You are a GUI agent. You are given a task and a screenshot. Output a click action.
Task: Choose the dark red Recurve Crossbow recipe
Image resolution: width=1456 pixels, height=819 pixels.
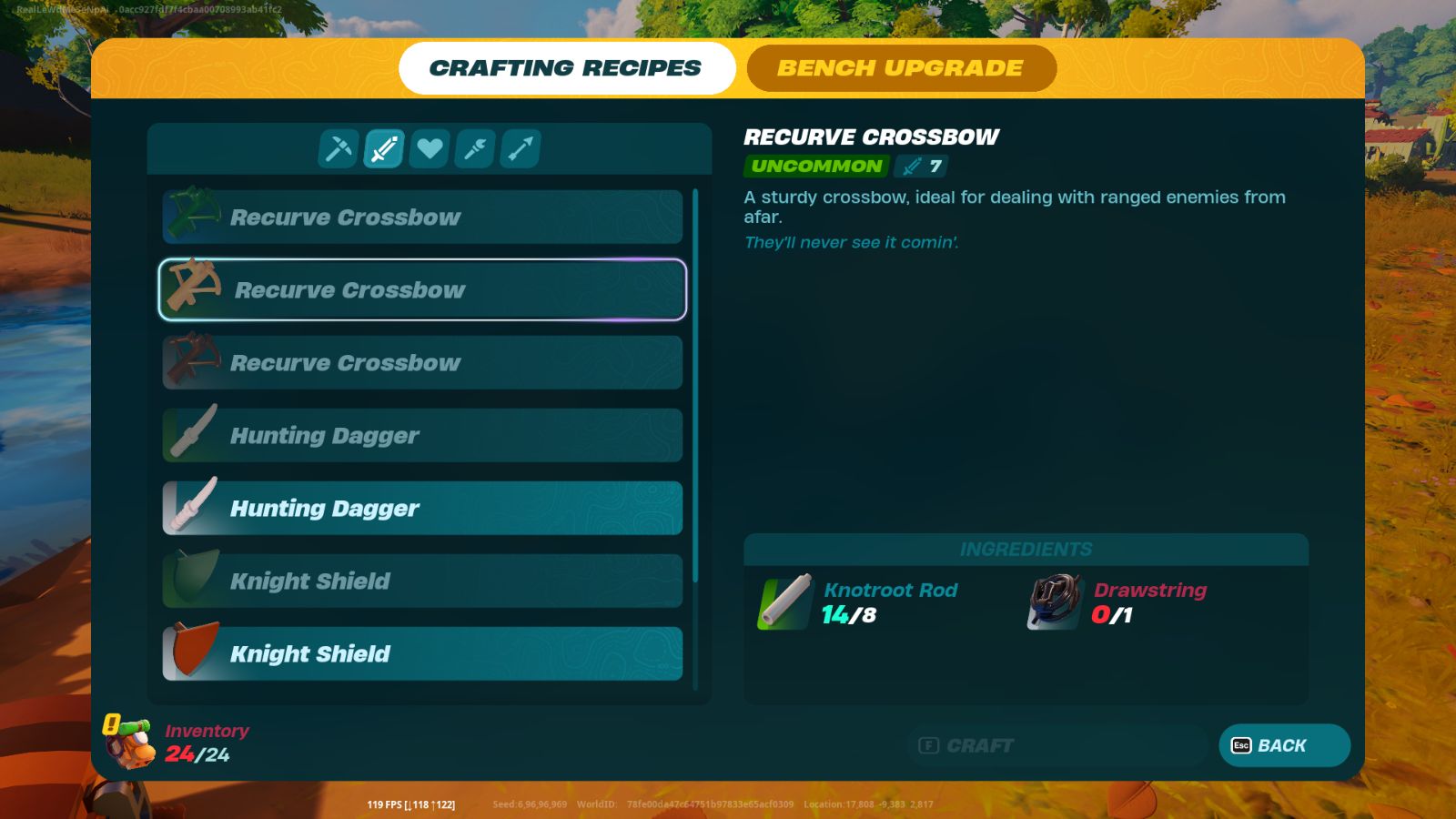422,363
